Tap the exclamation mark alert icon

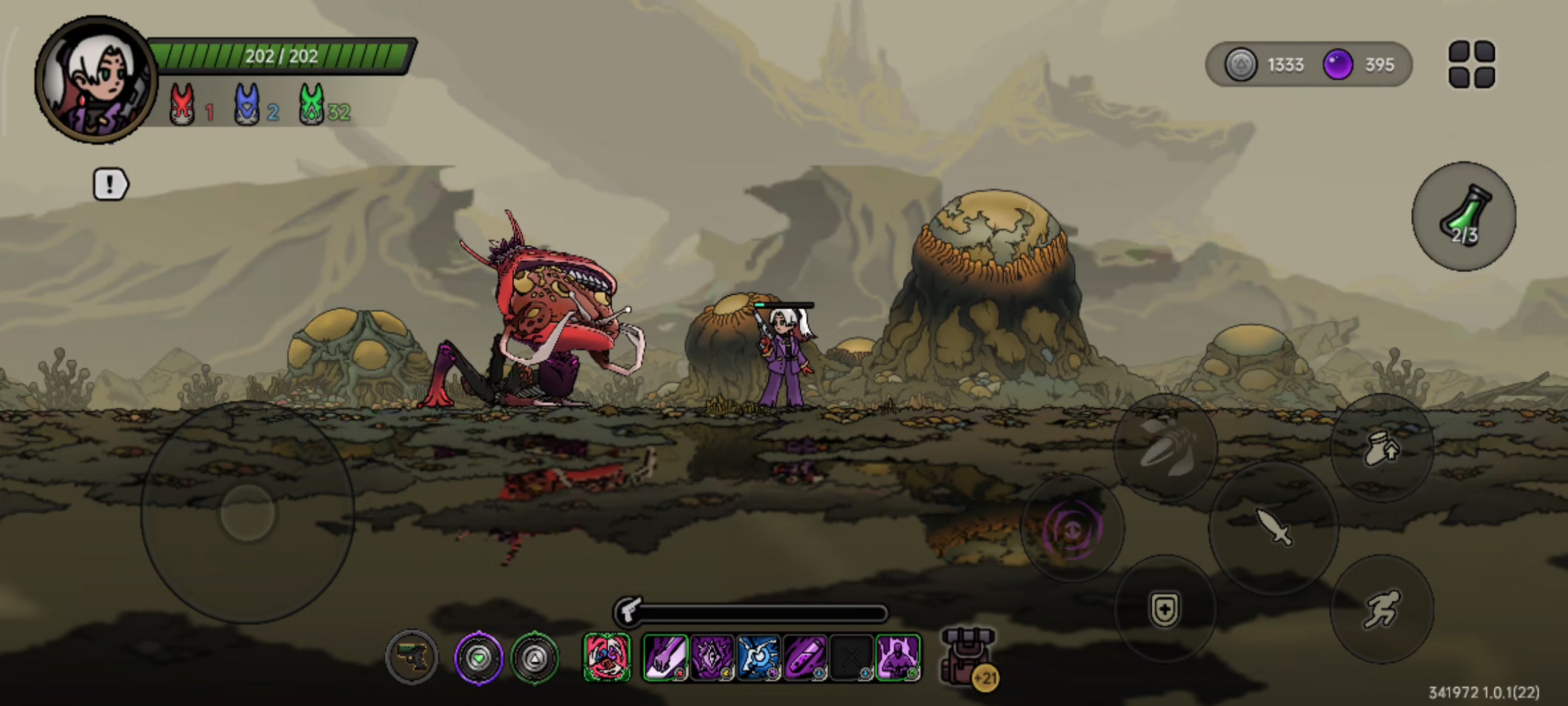(x=110, y=184)
